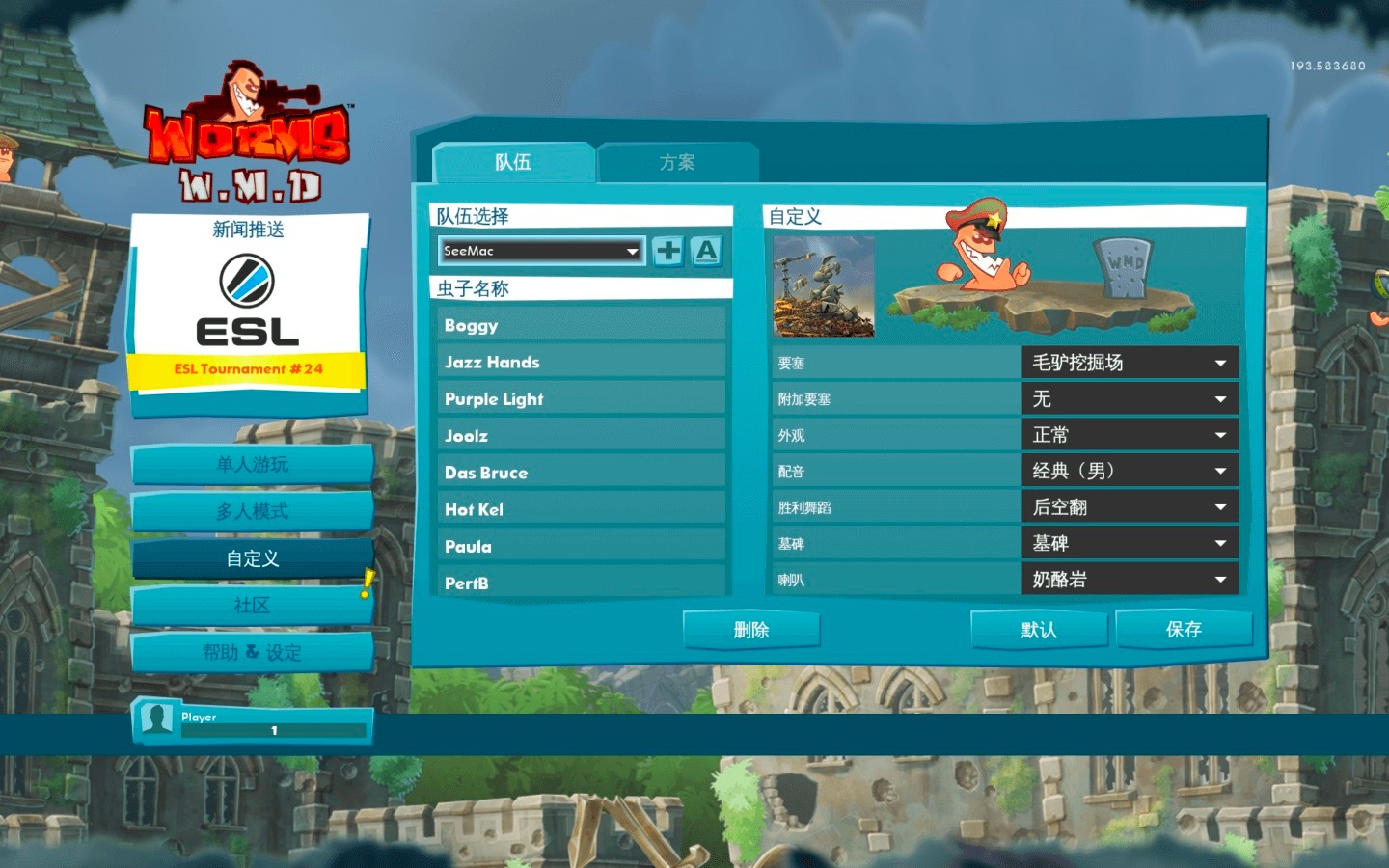Edit the Jazz Hands worm name
This screenshot has width=1389, height=868.
click(581, 362)
